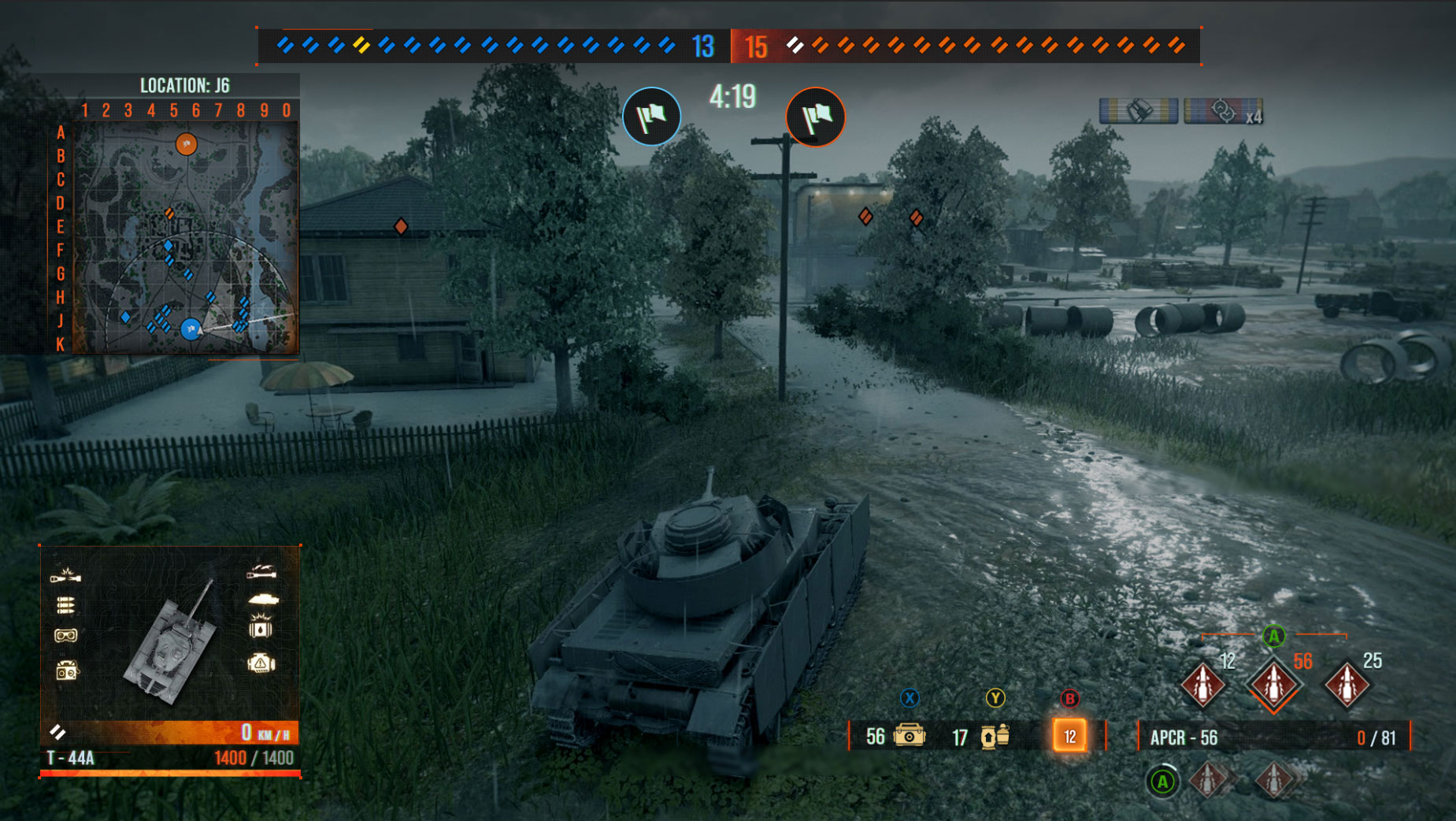Click the orange enemy base marker on minimap
This screenshot has height=821, width=1456.
click(x=186, y=144)
